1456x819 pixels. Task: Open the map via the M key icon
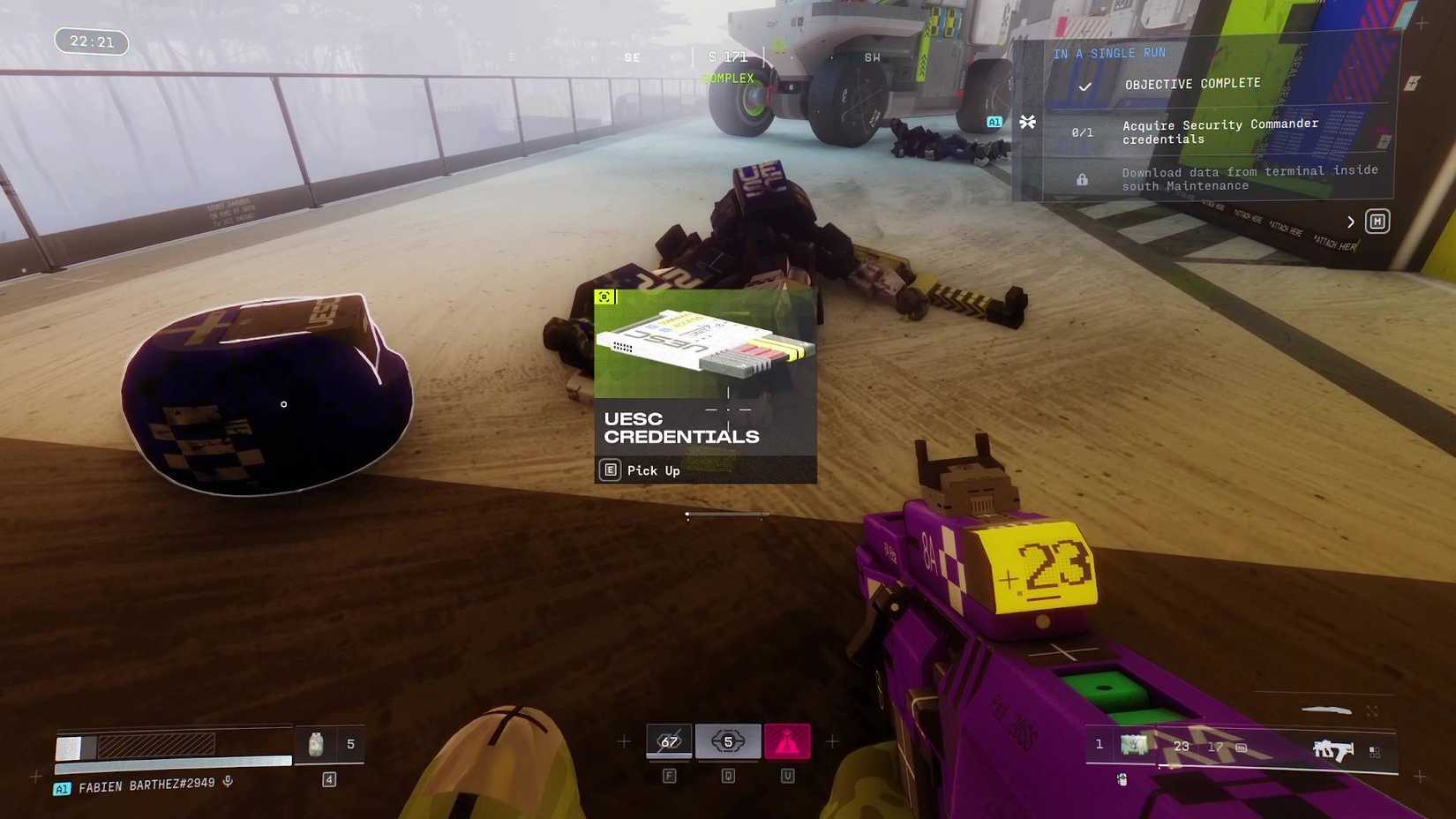1377,222
